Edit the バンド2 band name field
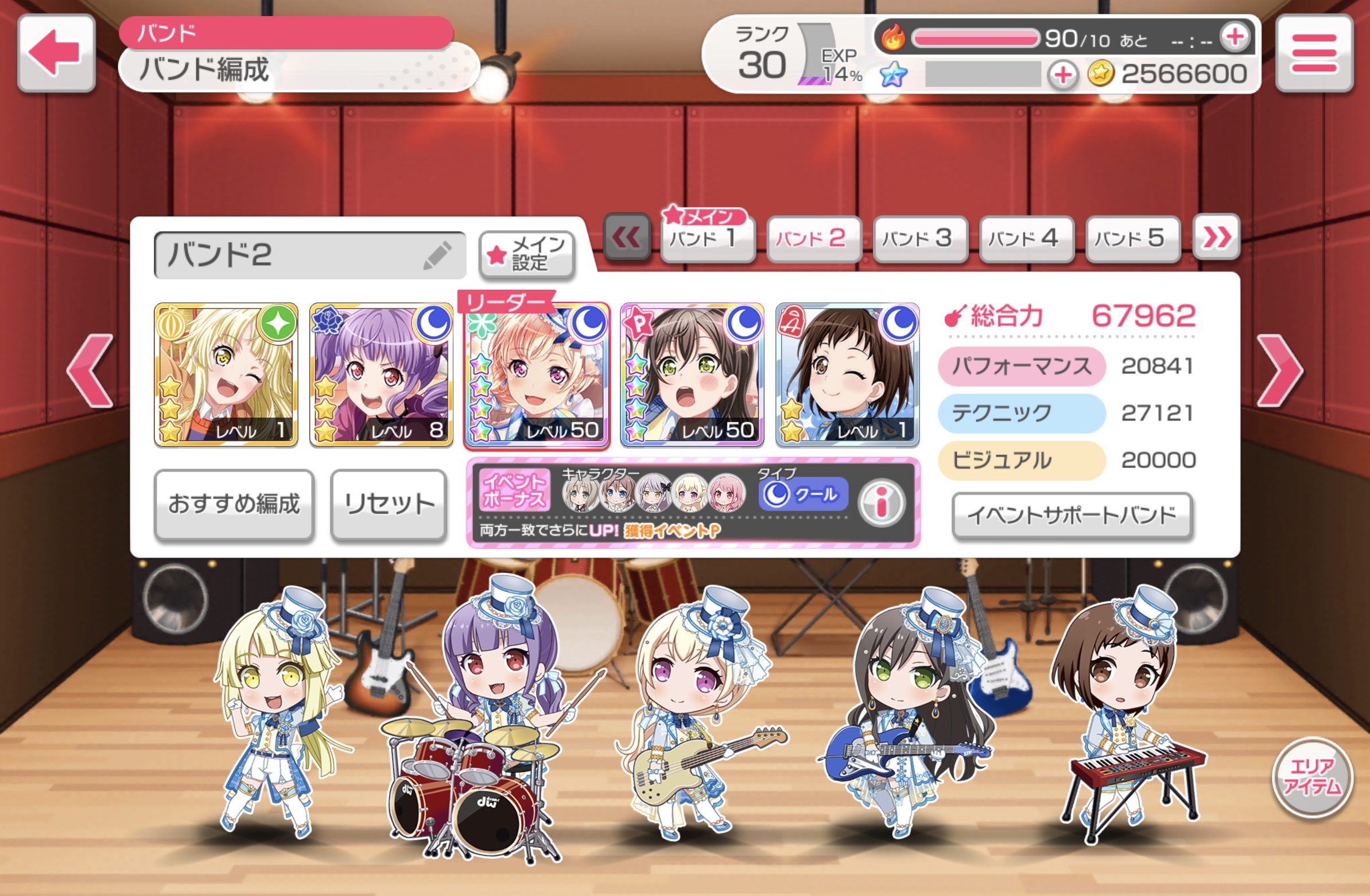Image resolution: width=1370 pixels, height=896 pixels. point(310,255)
